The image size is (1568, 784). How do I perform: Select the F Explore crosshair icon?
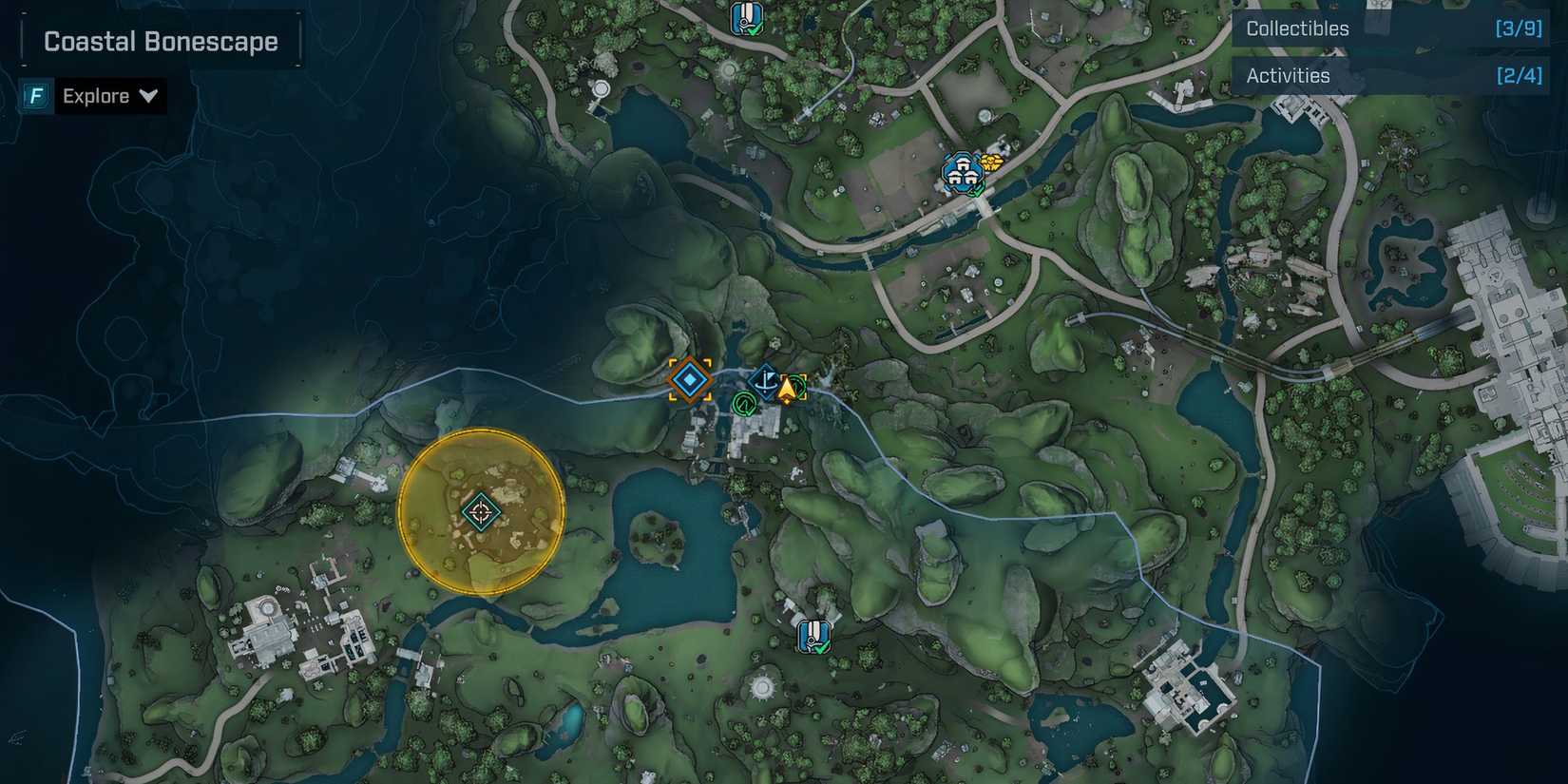35,95
